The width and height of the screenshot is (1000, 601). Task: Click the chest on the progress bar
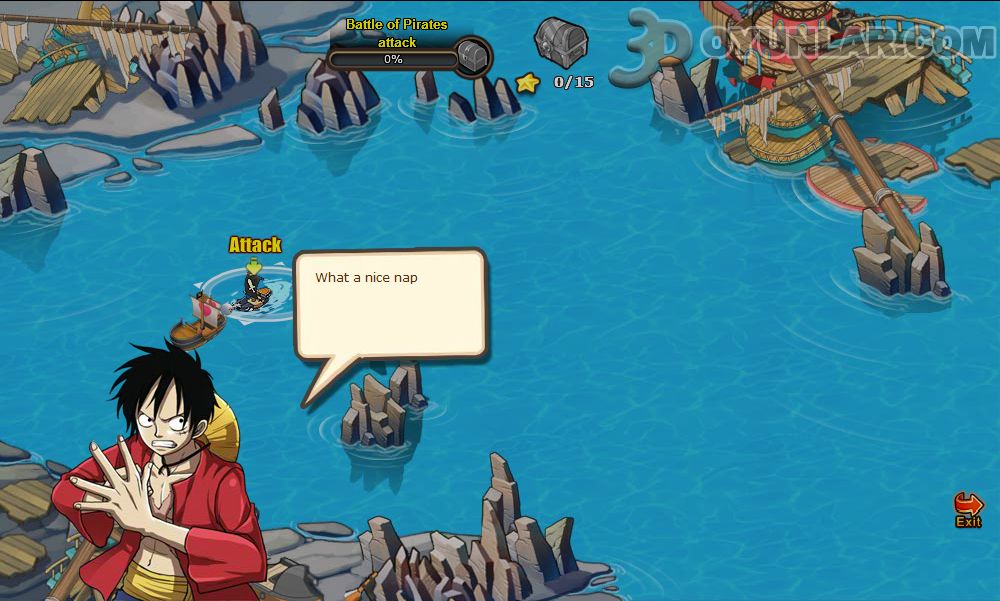[x=473, y=57]
